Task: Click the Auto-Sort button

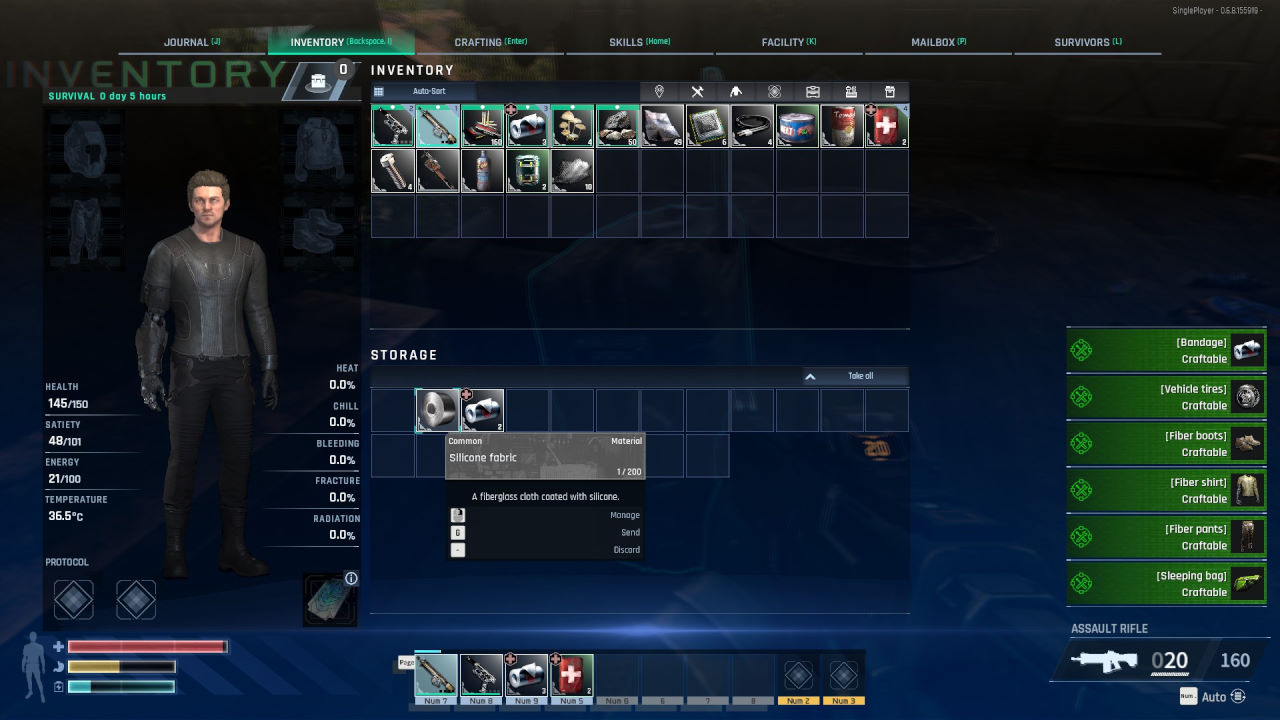Action: (x=429, y=91)
